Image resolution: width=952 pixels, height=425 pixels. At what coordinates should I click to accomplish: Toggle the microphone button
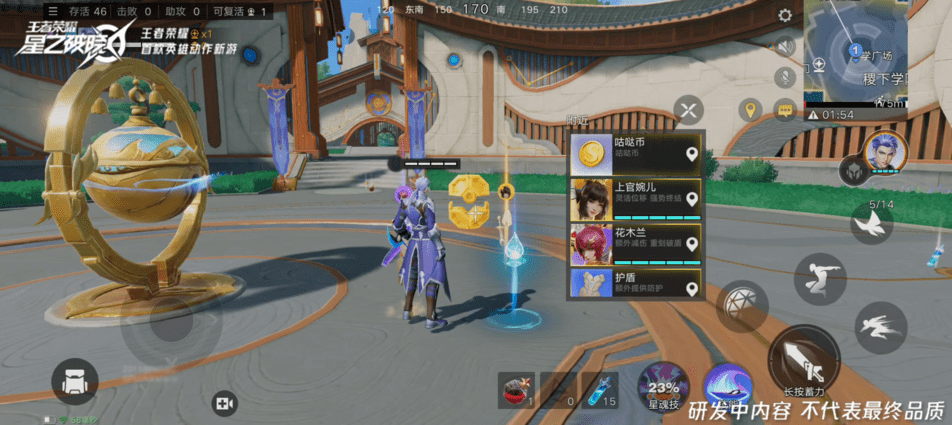coord(785,76)
